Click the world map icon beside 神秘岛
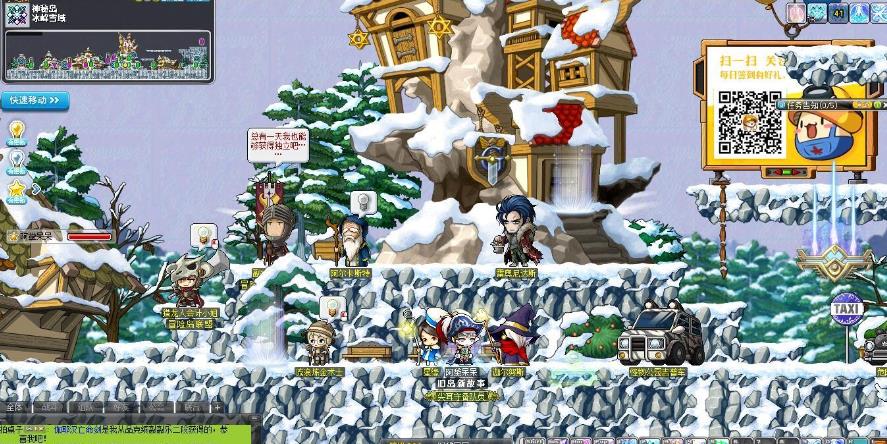887x444 pixels. click(17, 15)
